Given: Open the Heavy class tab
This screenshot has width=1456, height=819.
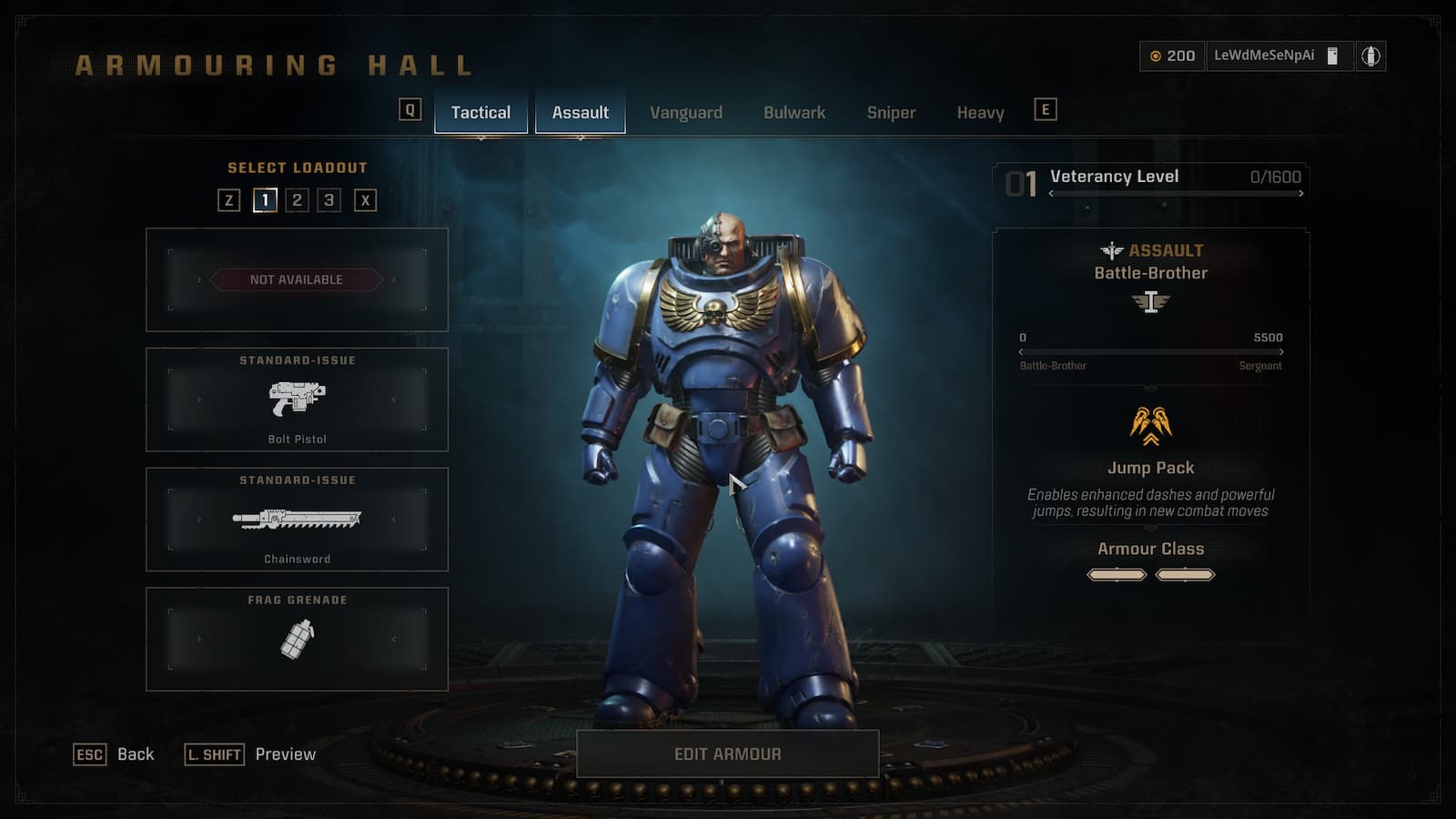Looking at the screenshot, I should (x=980, y=112).
